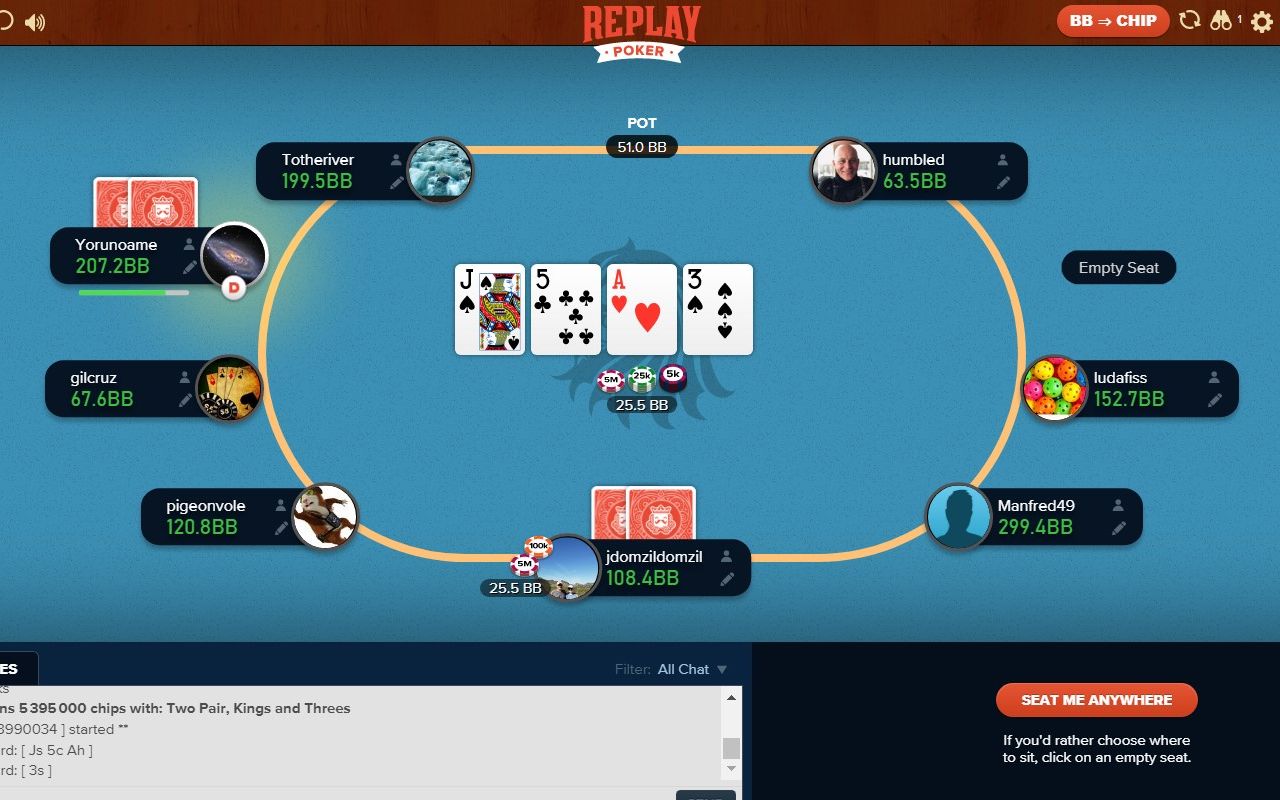
Task: Mute the sound speaker icon
Action: click(x=35, y=22)
